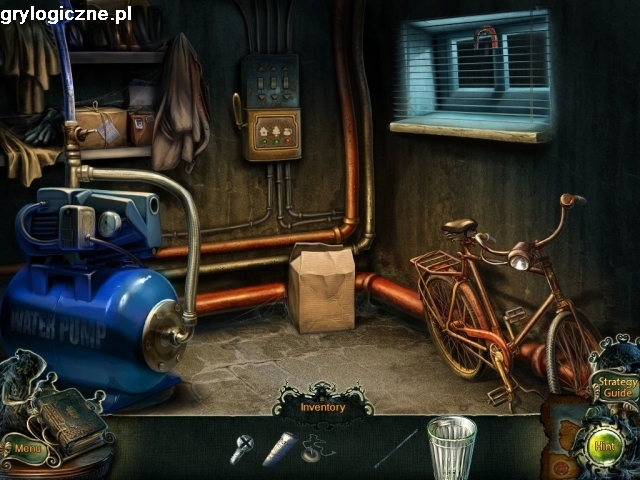640x480 pixels.
Task: Choose the sink plug with chain
Action: coord(318,450)
